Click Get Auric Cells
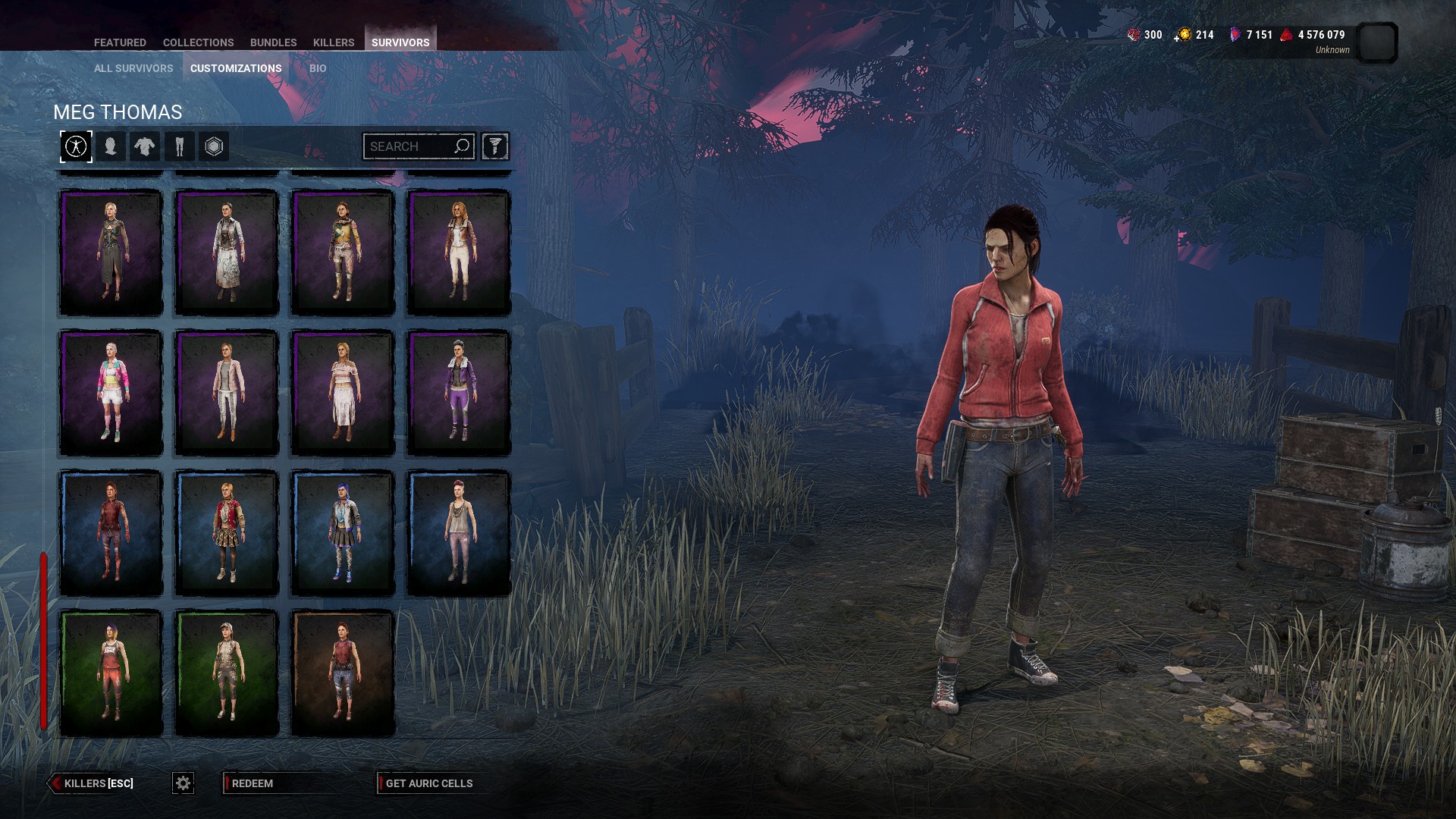1456x819 pixels. point(428,783)
